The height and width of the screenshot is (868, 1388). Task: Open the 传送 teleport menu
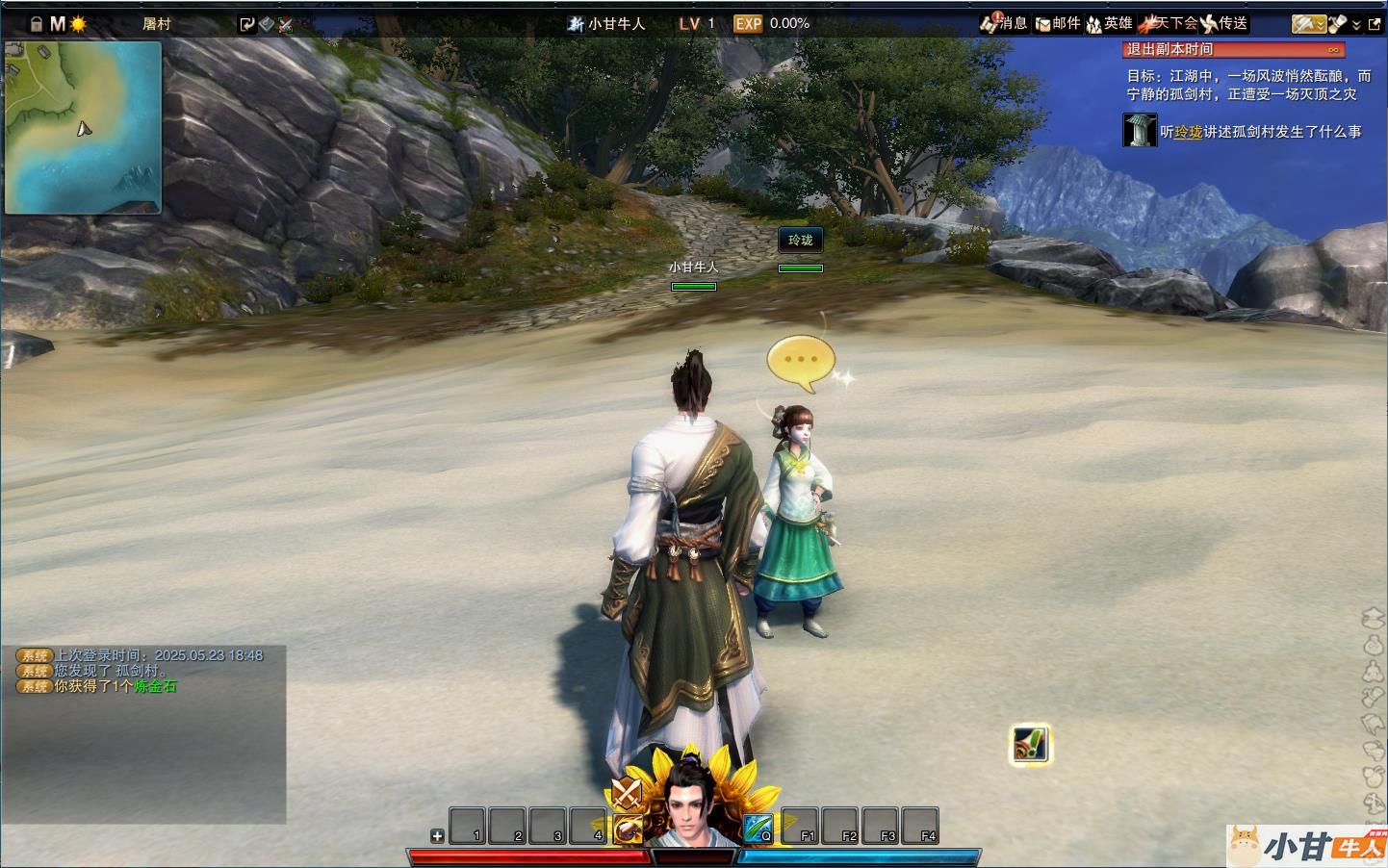tap(1223, 23)
